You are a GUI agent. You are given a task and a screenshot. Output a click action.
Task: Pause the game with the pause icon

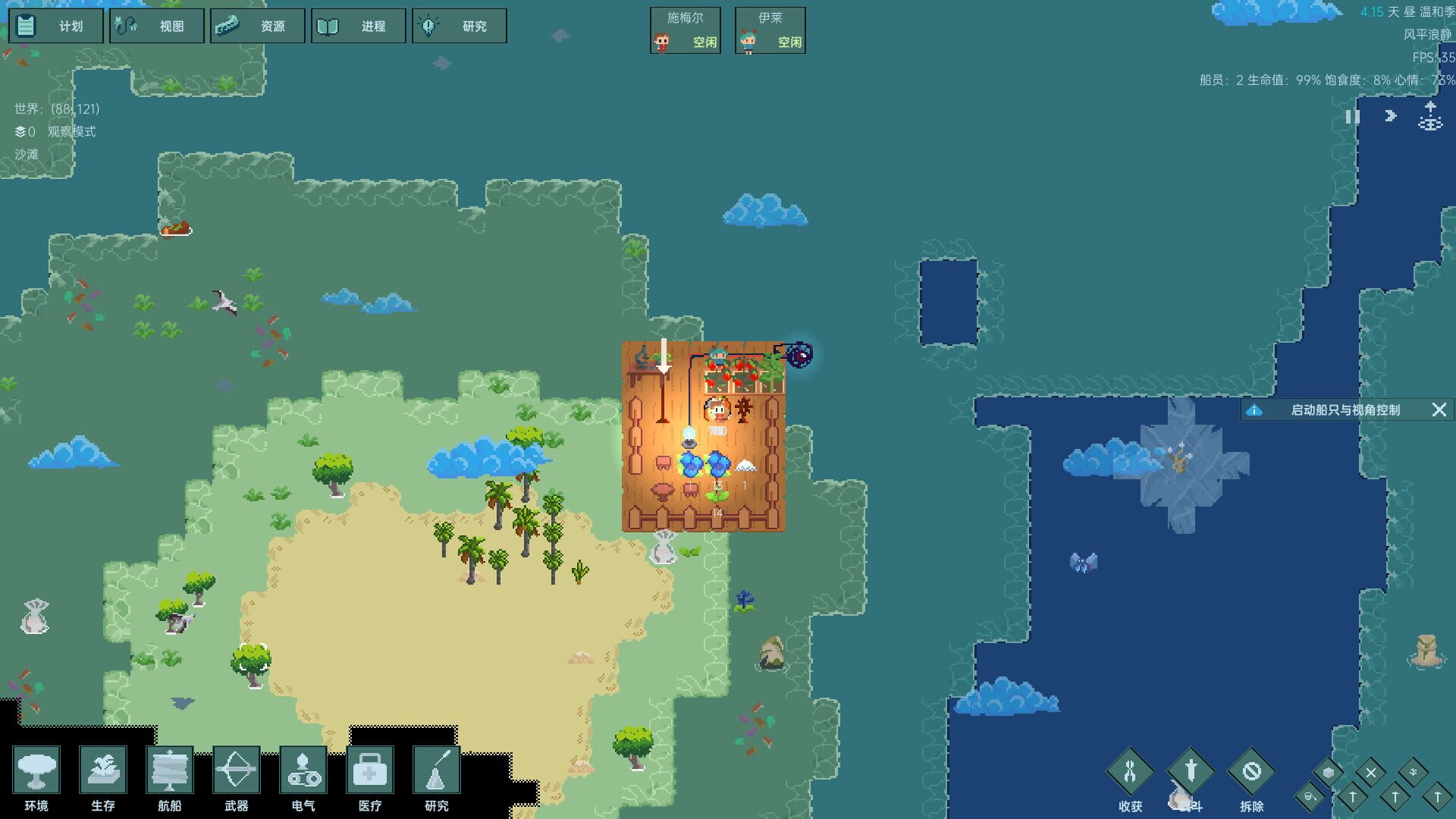pos(1352,117)
